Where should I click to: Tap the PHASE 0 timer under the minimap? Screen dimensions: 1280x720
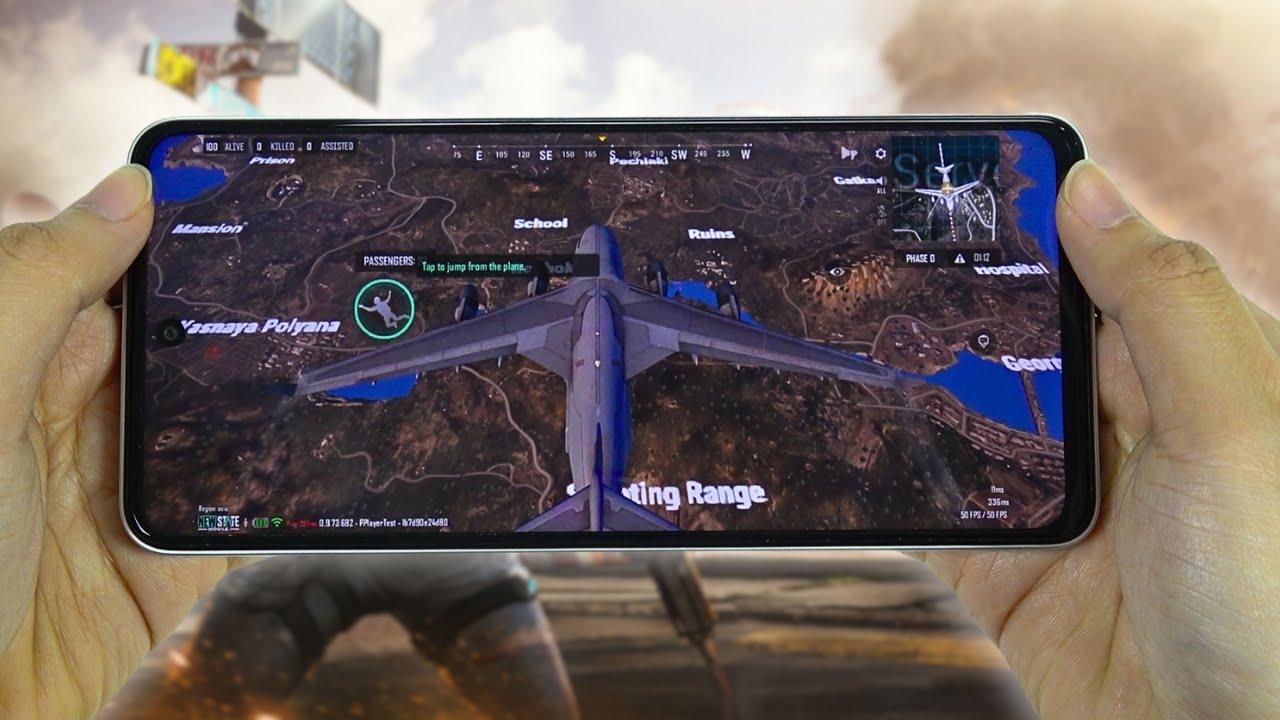click(920, 257)
